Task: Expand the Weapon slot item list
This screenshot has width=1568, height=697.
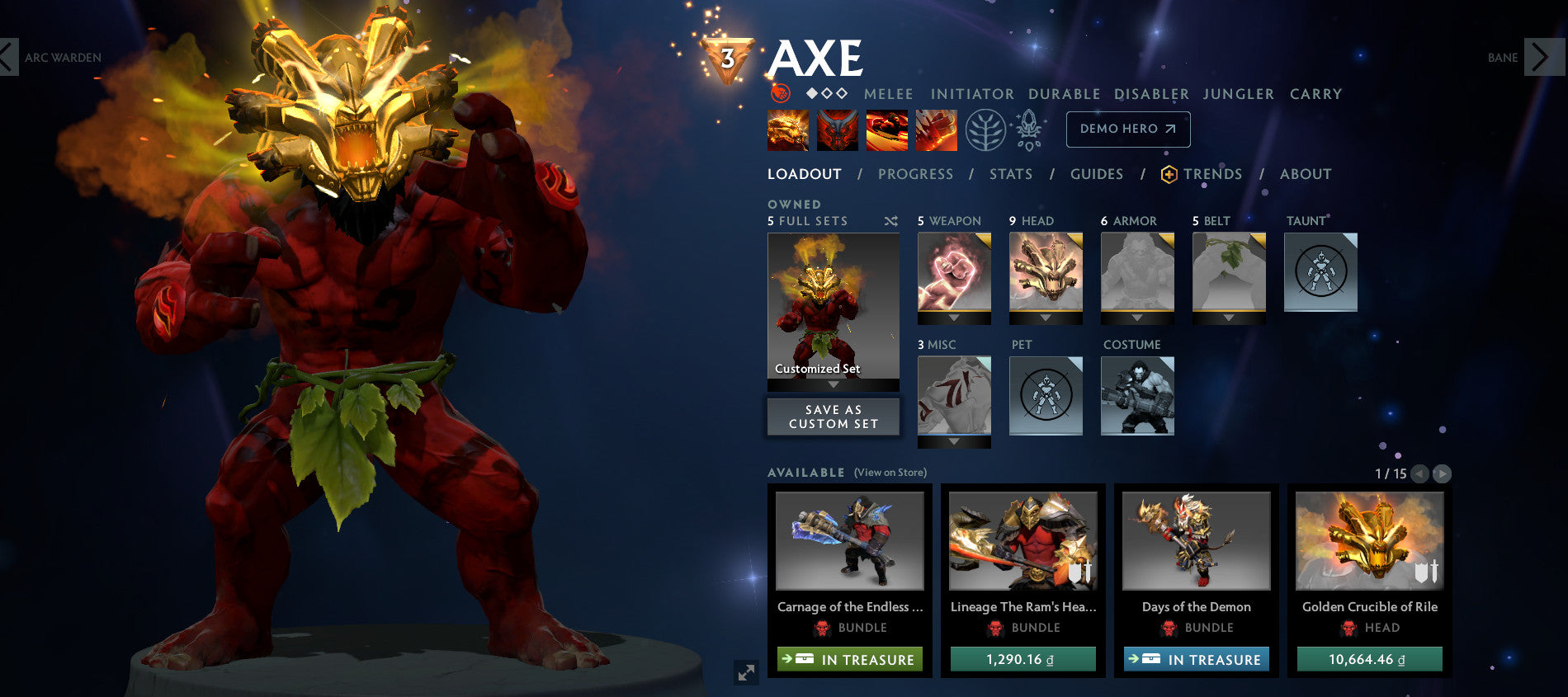Action: (955, 318)
